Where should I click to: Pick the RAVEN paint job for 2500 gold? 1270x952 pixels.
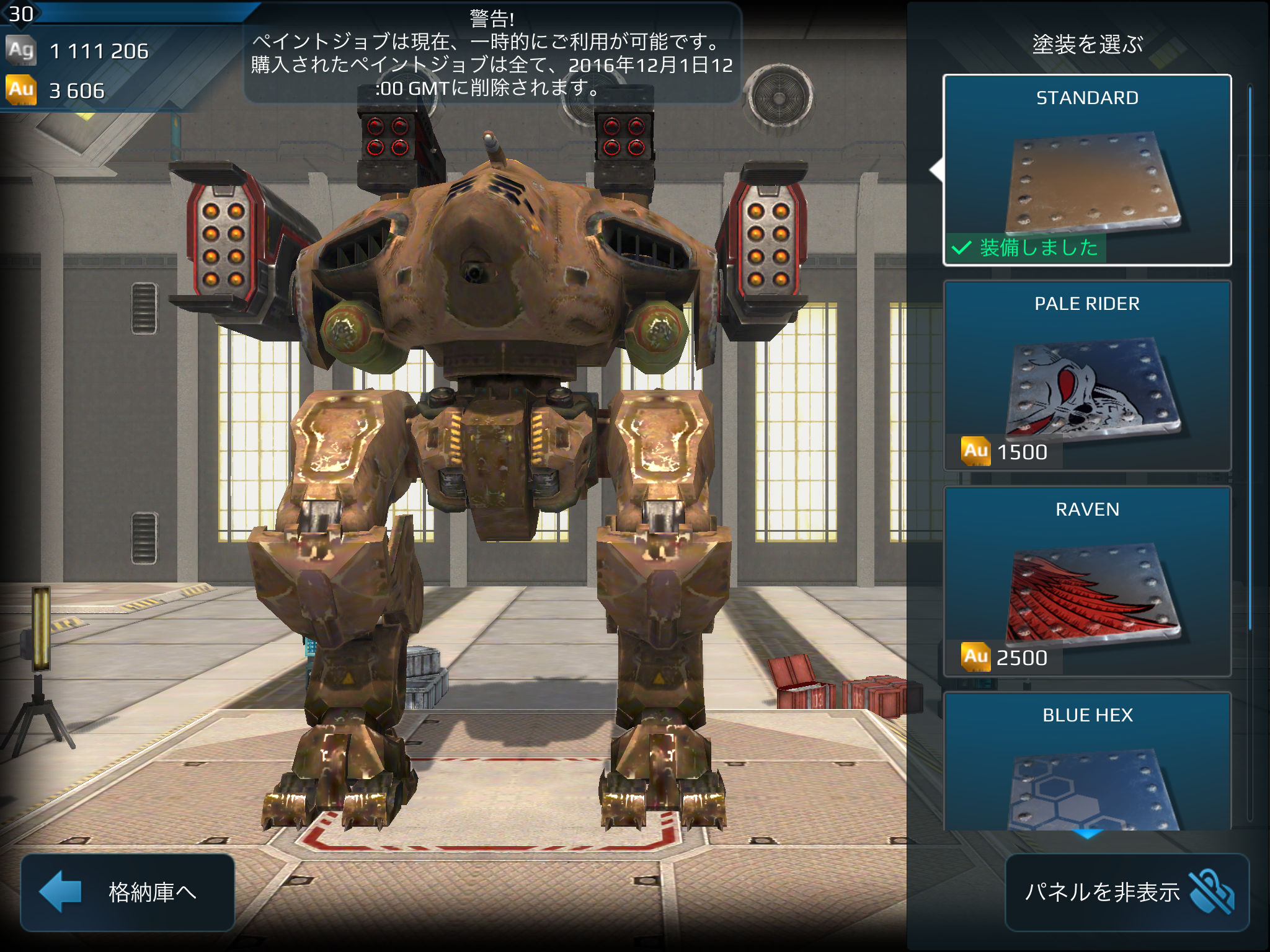pyautogui.click(x=1086, y=581)
